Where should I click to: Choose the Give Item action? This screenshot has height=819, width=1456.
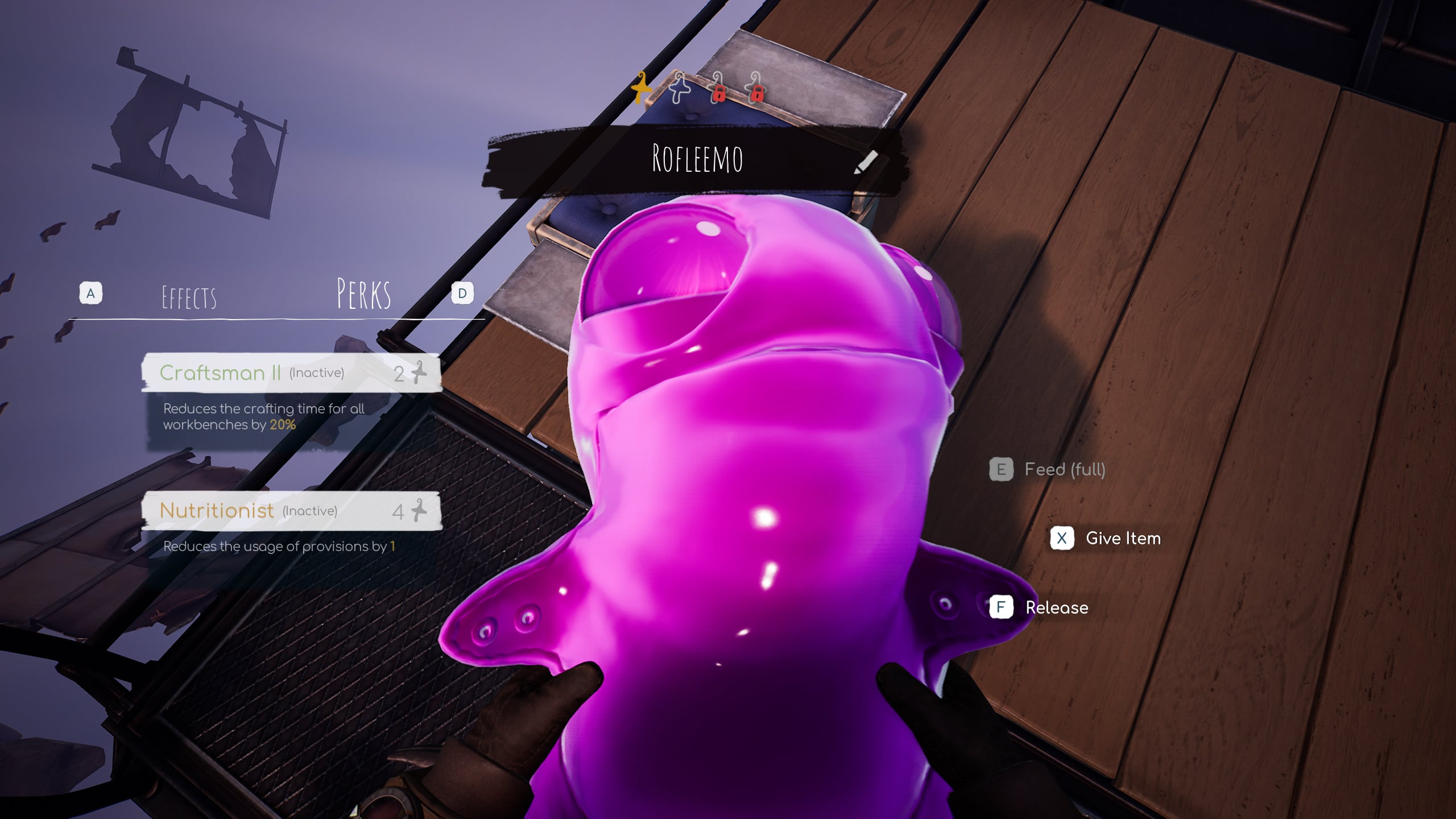1122,538
